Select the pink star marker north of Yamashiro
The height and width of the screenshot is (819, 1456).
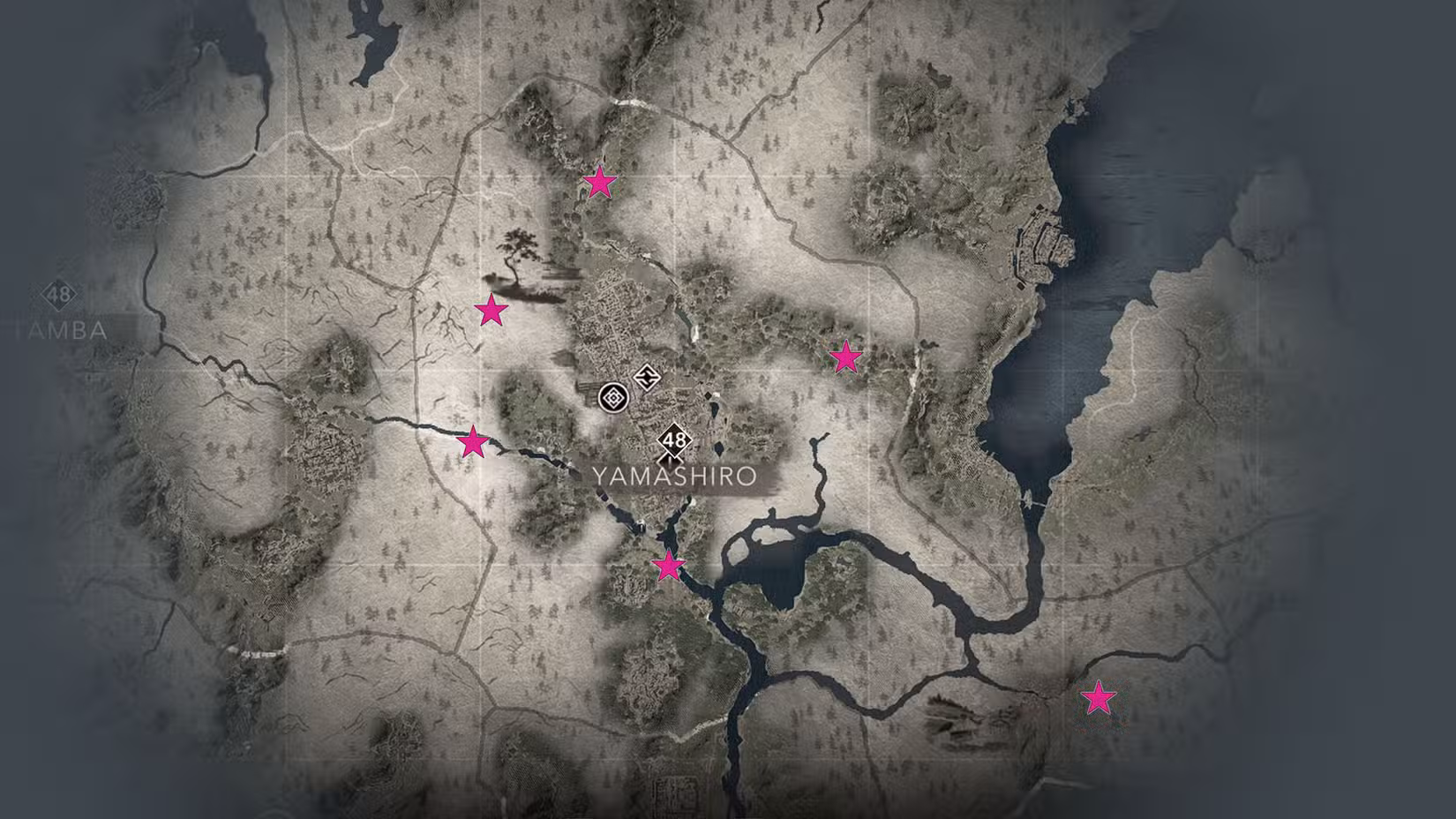click(x=600, y=184)
